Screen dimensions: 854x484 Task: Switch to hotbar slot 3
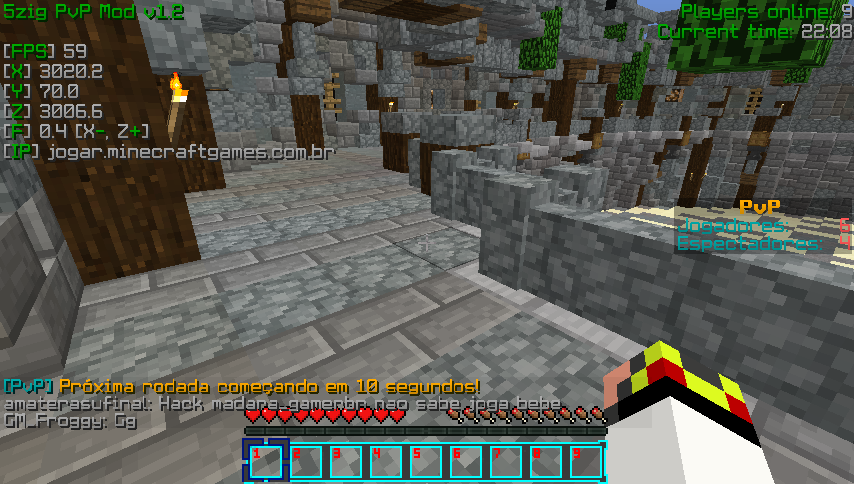(345, 462)
